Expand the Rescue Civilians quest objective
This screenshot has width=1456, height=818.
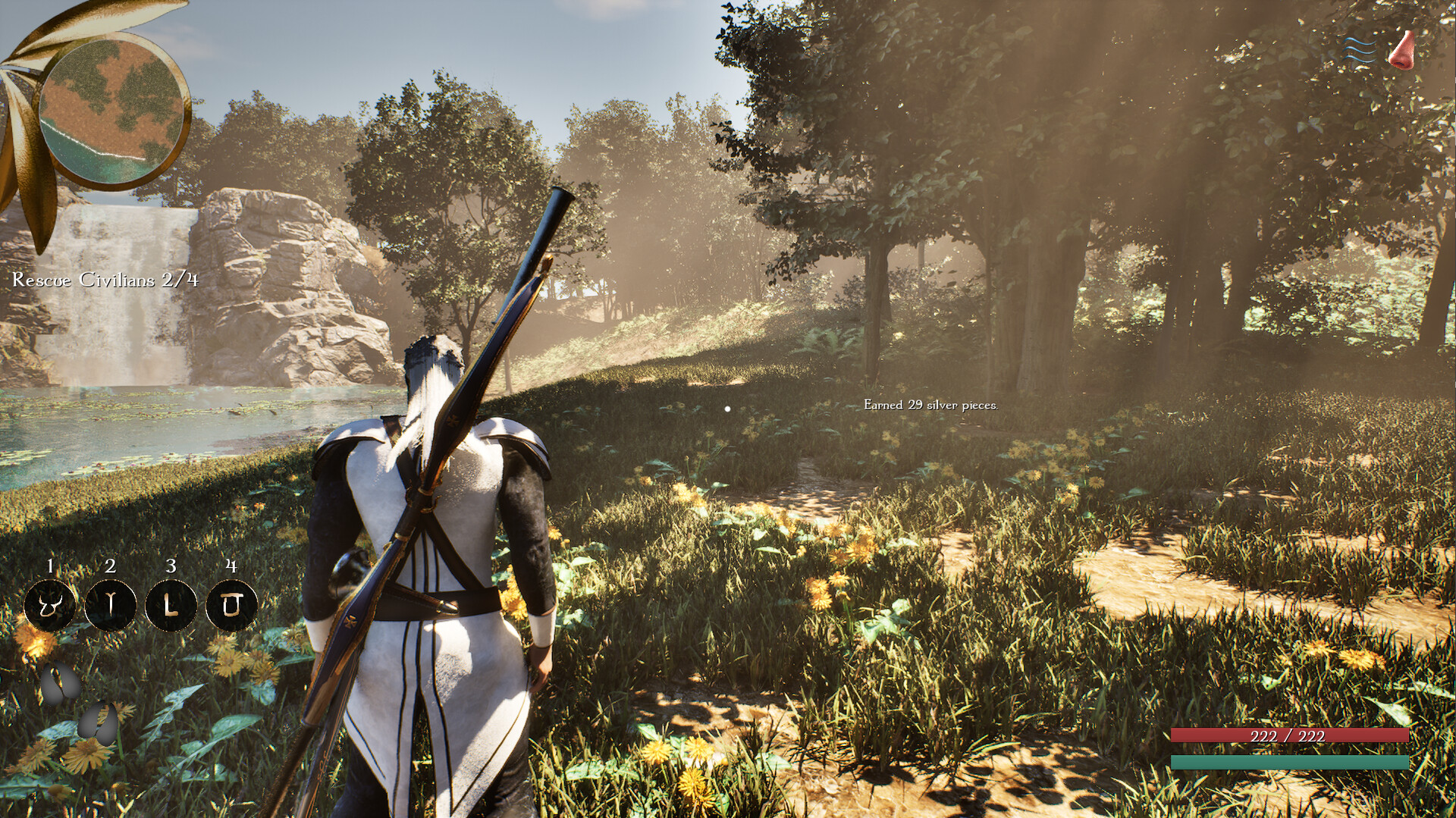click(104, 280)
